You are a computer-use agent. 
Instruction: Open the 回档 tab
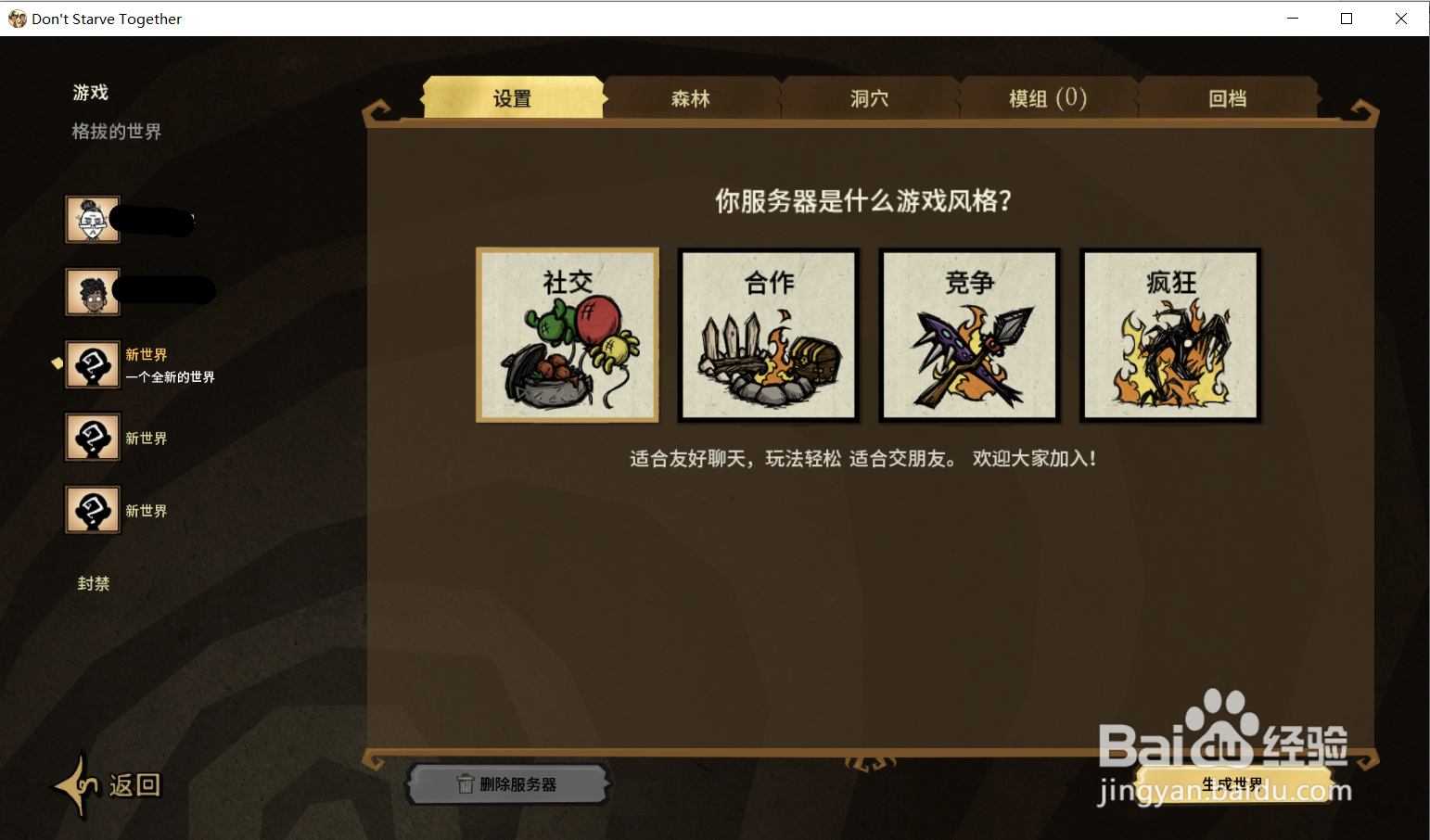coord(1228,97)
